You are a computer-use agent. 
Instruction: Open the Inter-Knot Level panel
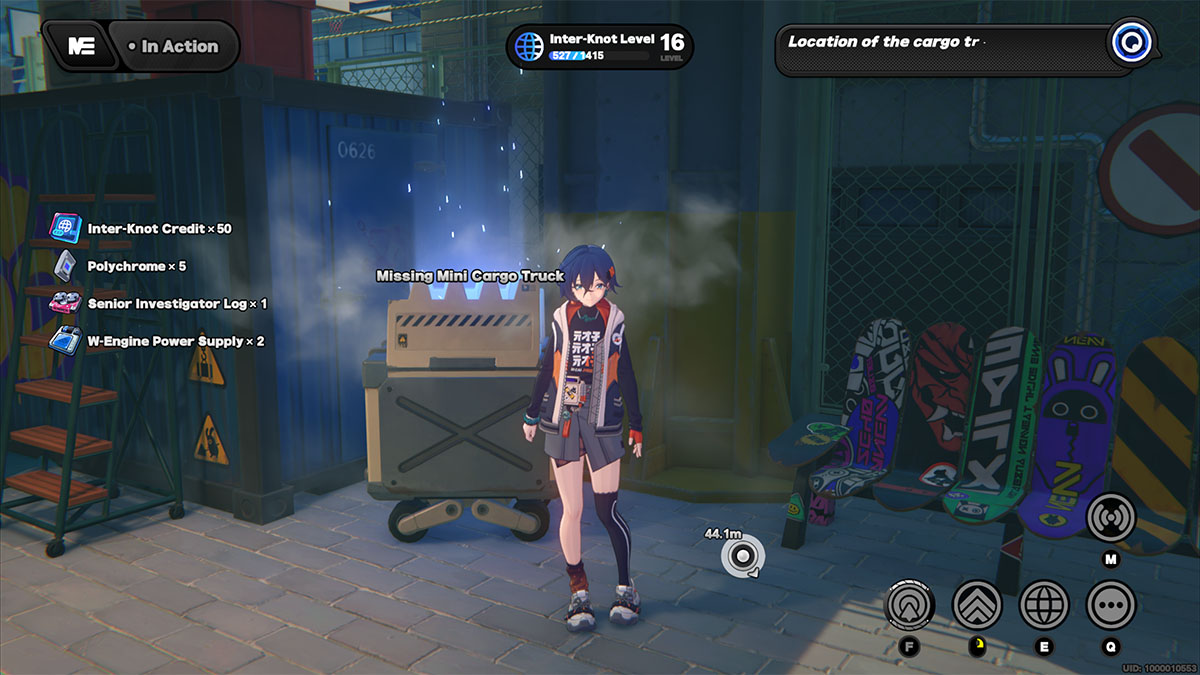click(x=599, y=46)
